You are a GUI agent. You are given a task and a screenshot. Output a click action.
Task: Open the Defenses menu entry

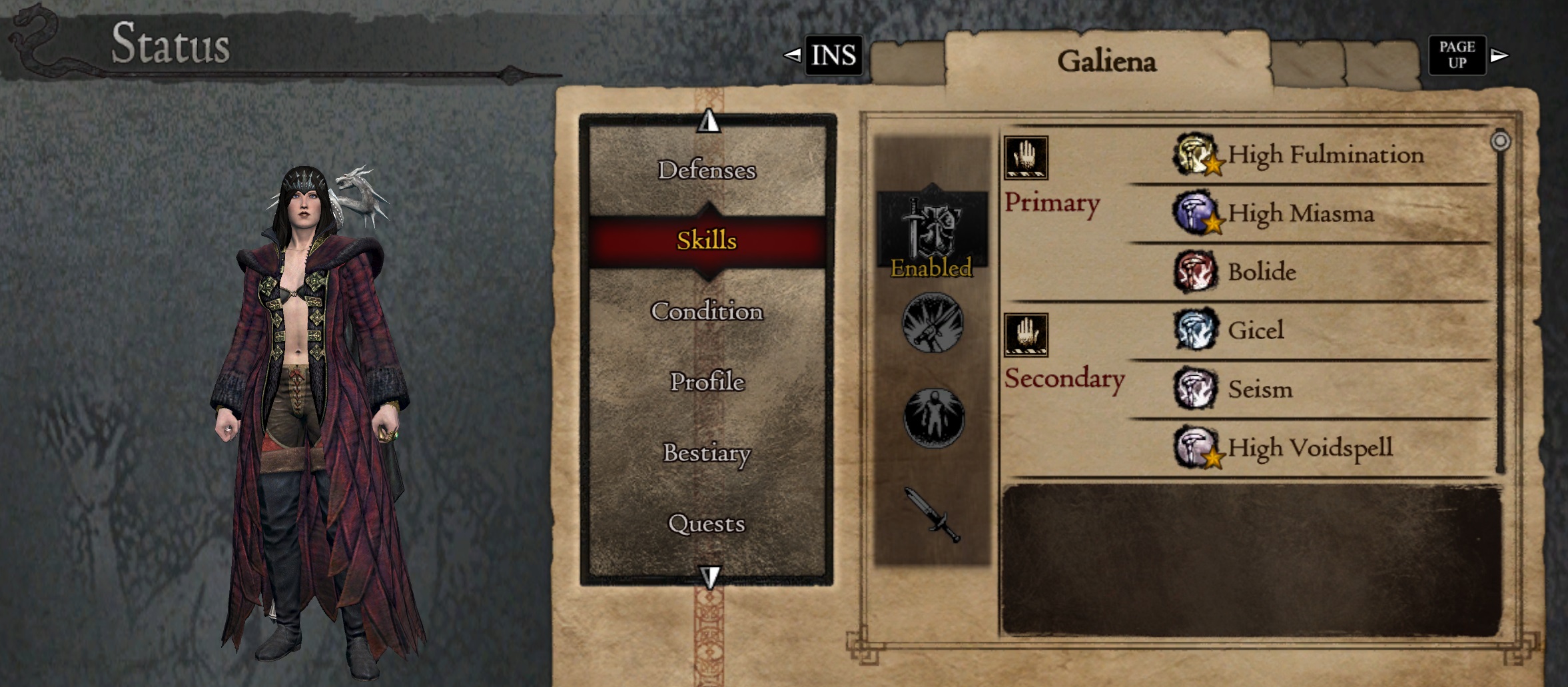707,171
